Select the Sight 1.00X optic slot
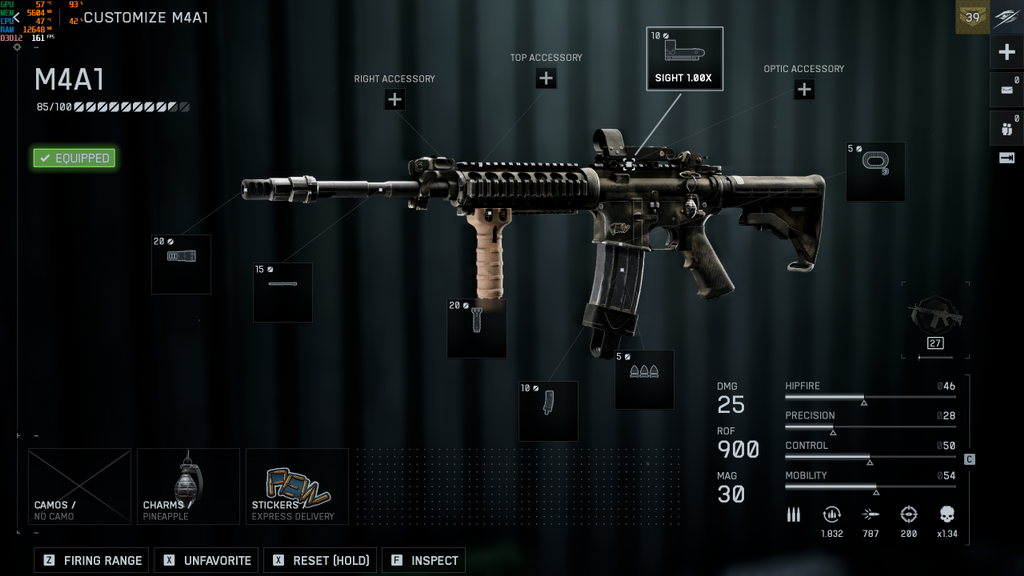This screenshot has height=576, width=1024. [684, 59]
